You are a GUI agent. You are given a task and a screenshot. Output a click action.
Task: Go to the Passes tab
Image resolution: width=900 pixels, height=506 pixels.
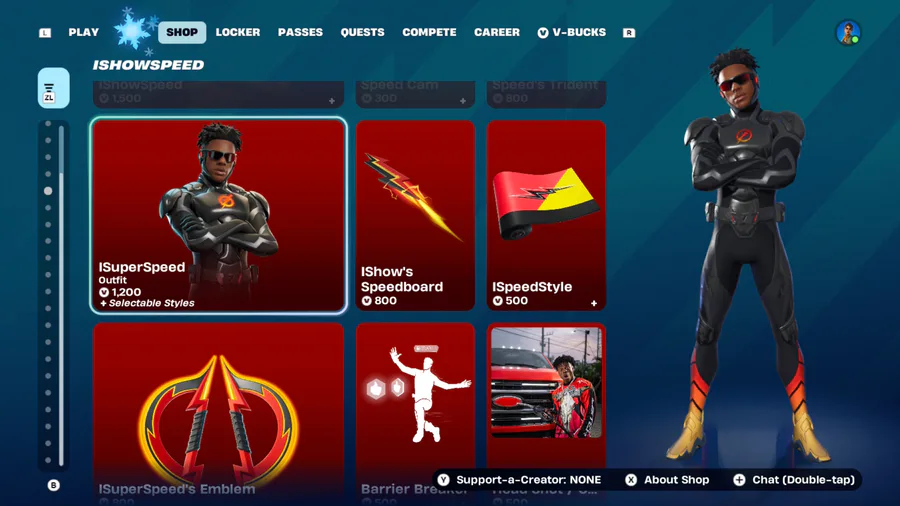coord(300,32)
